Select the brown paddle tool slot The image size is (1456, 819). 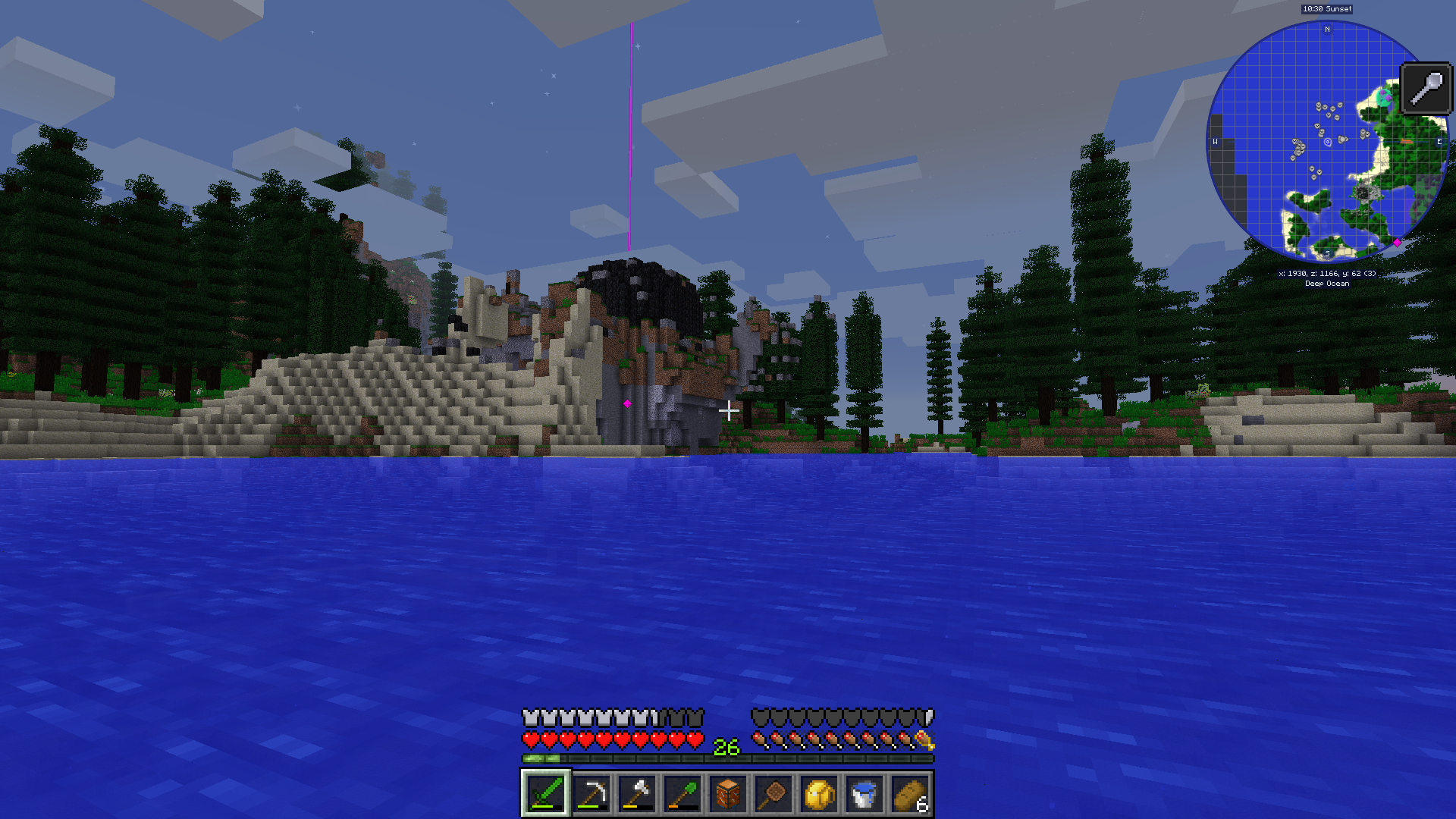(x=773, y=794)
